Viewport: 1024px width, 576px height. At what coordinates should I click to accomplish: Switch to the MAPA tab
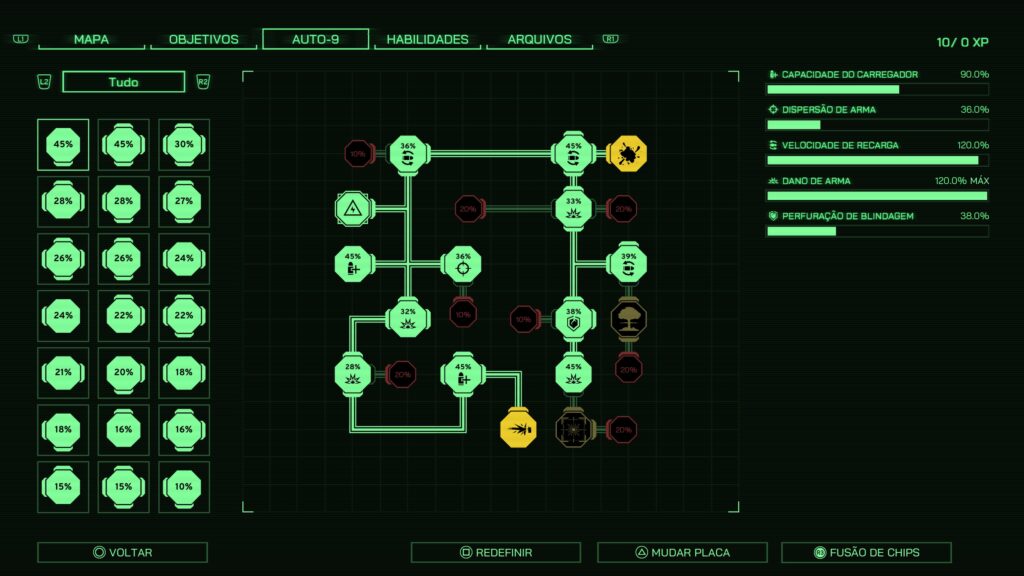[x=91, y=40]
